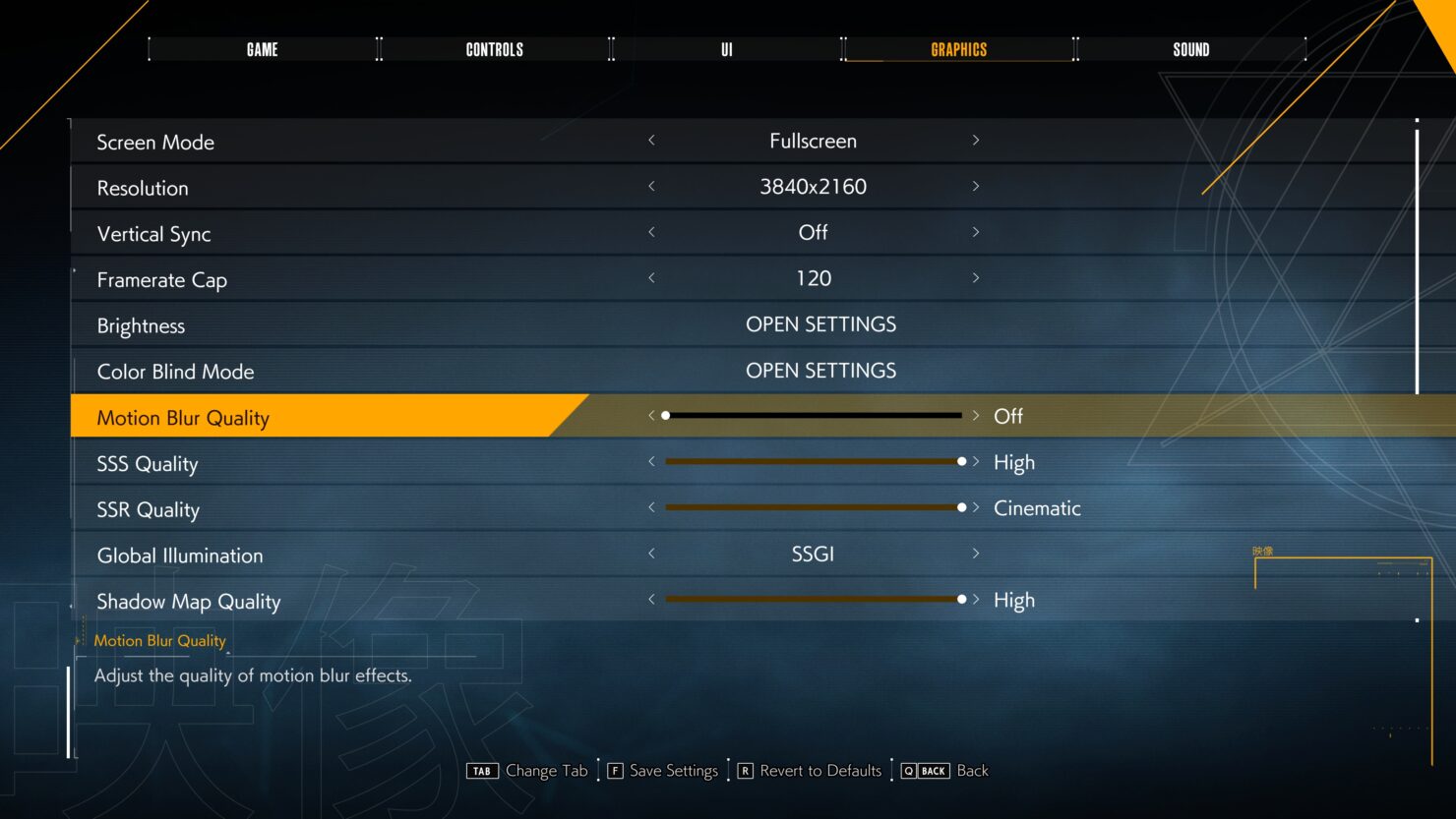Click the SSR Quality slider bar
Image resolution: width=1456 pixels, height=819 pixels.
click(813, 507)
